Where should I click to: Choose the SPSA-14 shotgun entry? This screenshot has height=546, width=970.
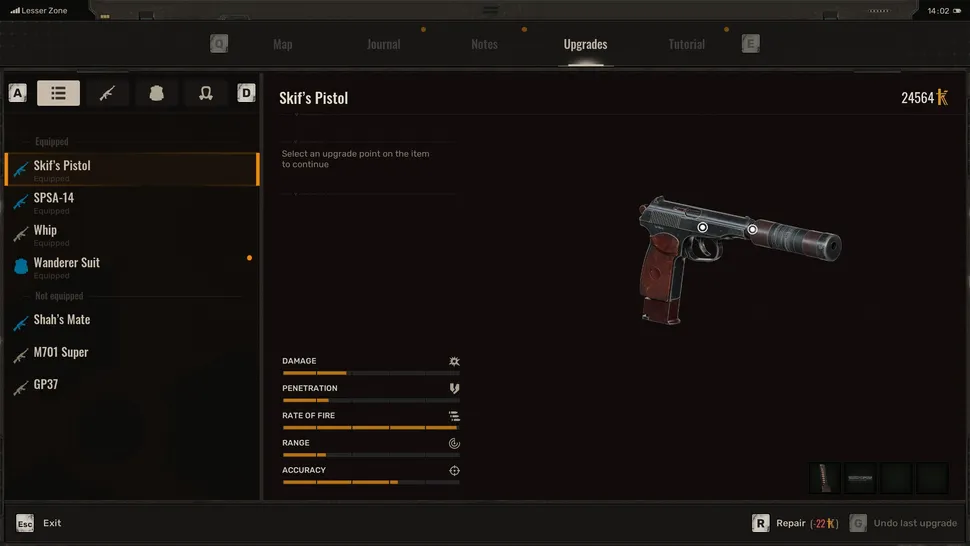pos(54,198)
